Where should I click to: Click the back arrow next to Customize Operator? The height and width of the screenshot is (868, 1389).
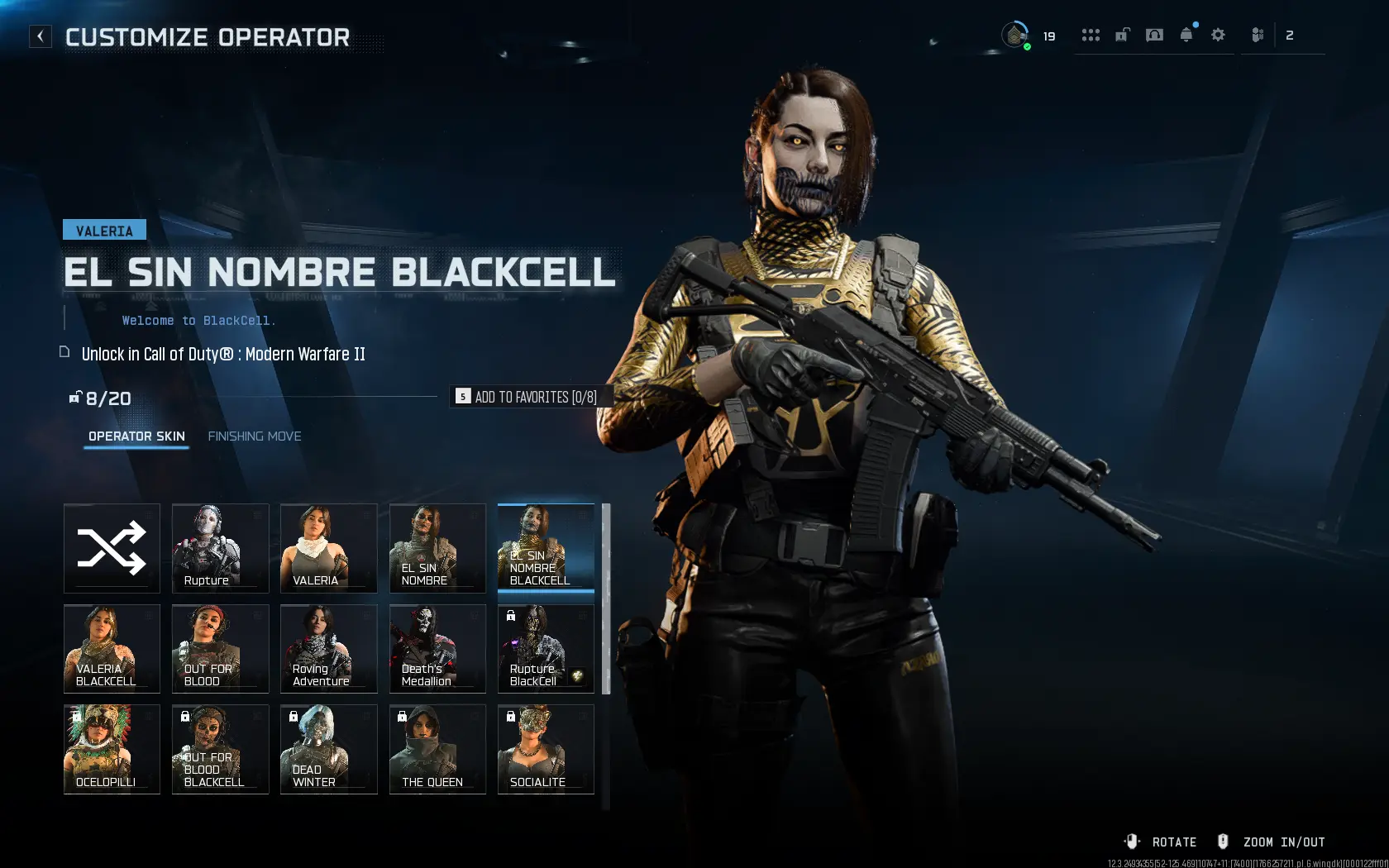(x=40, y=36)
